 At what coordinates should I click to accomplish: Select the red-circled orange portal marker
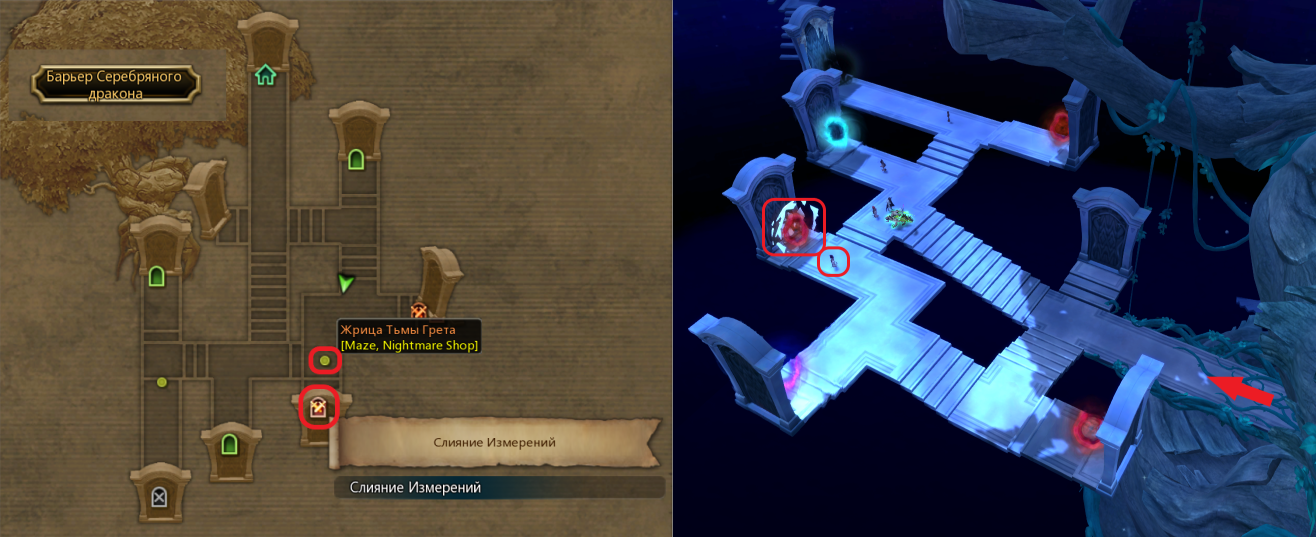pyautogui.click(x=319, y=407)
